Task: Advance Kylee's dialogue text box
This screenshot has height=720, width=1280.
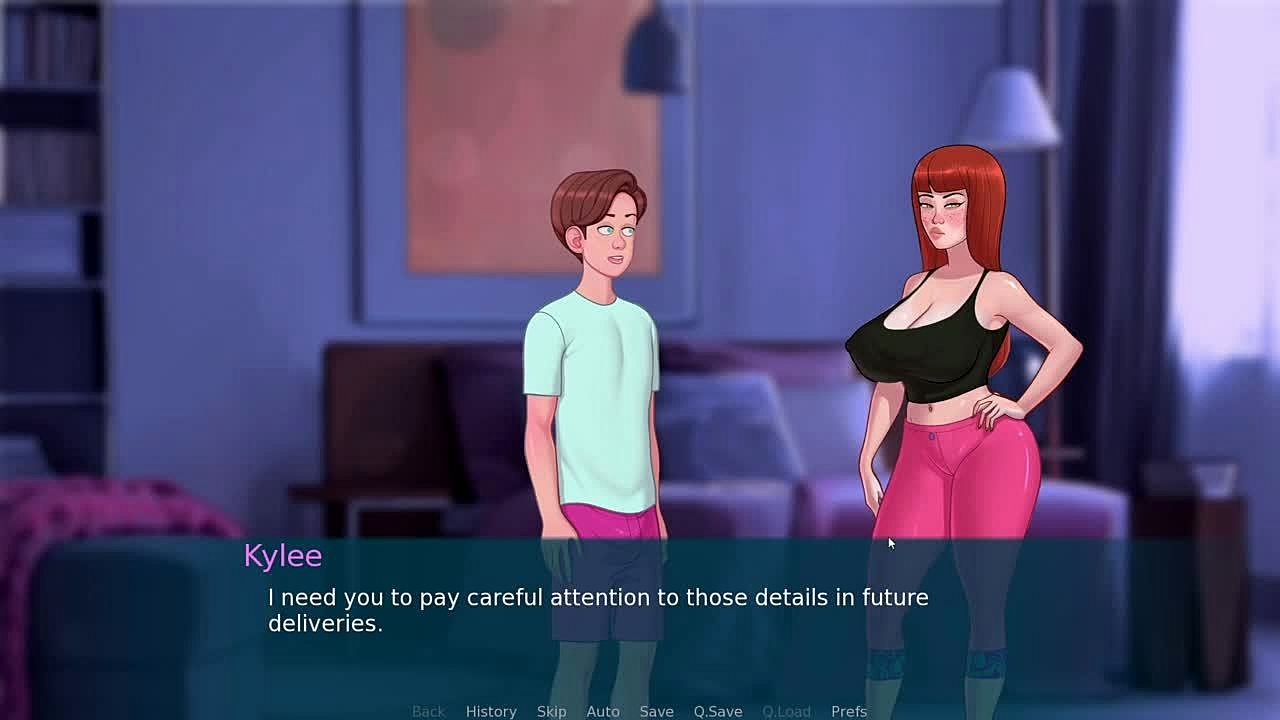Action: click(640, 610)
